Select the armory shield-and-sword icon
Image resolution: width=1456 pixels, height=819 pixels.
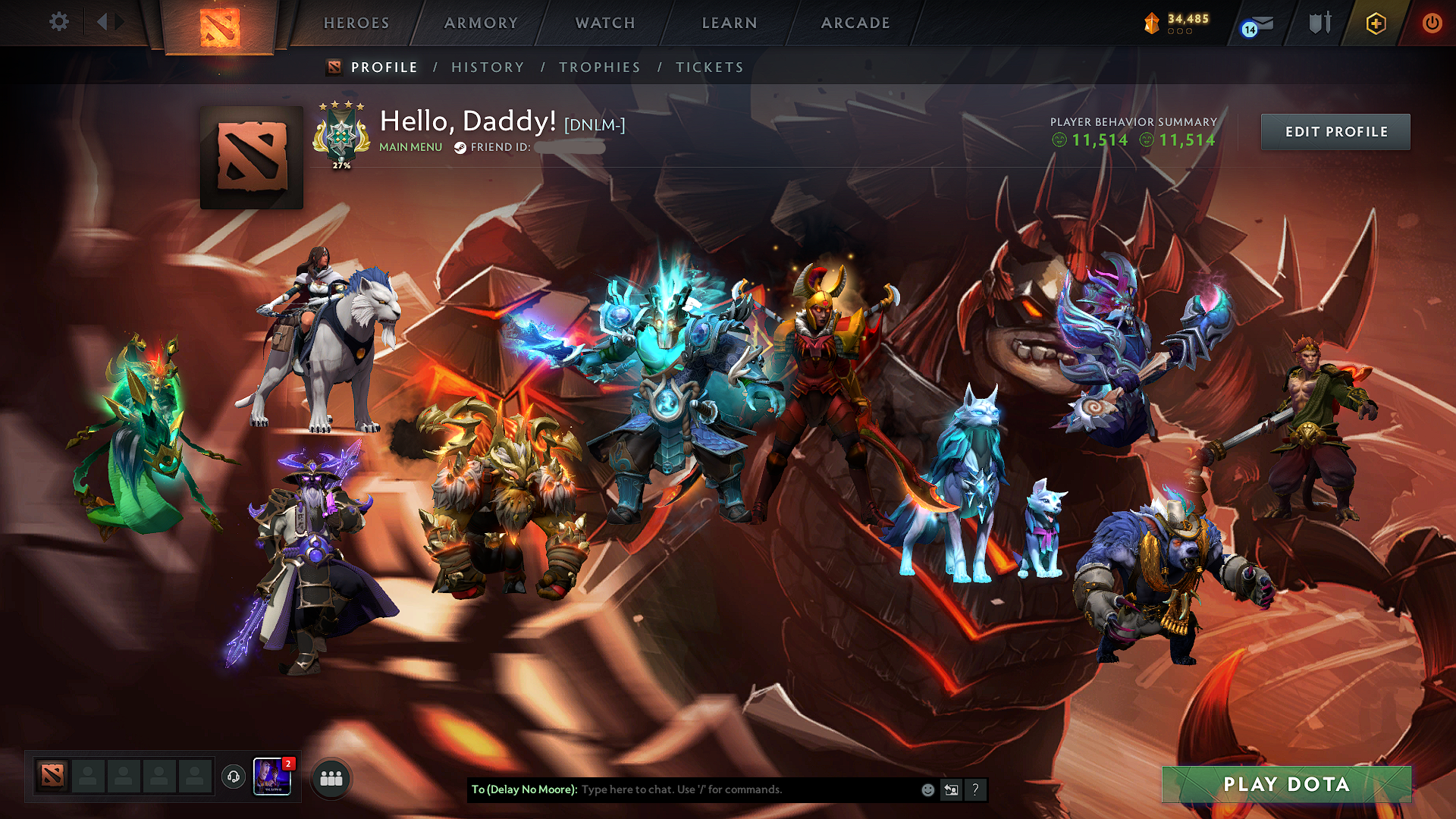point(1319,23)
